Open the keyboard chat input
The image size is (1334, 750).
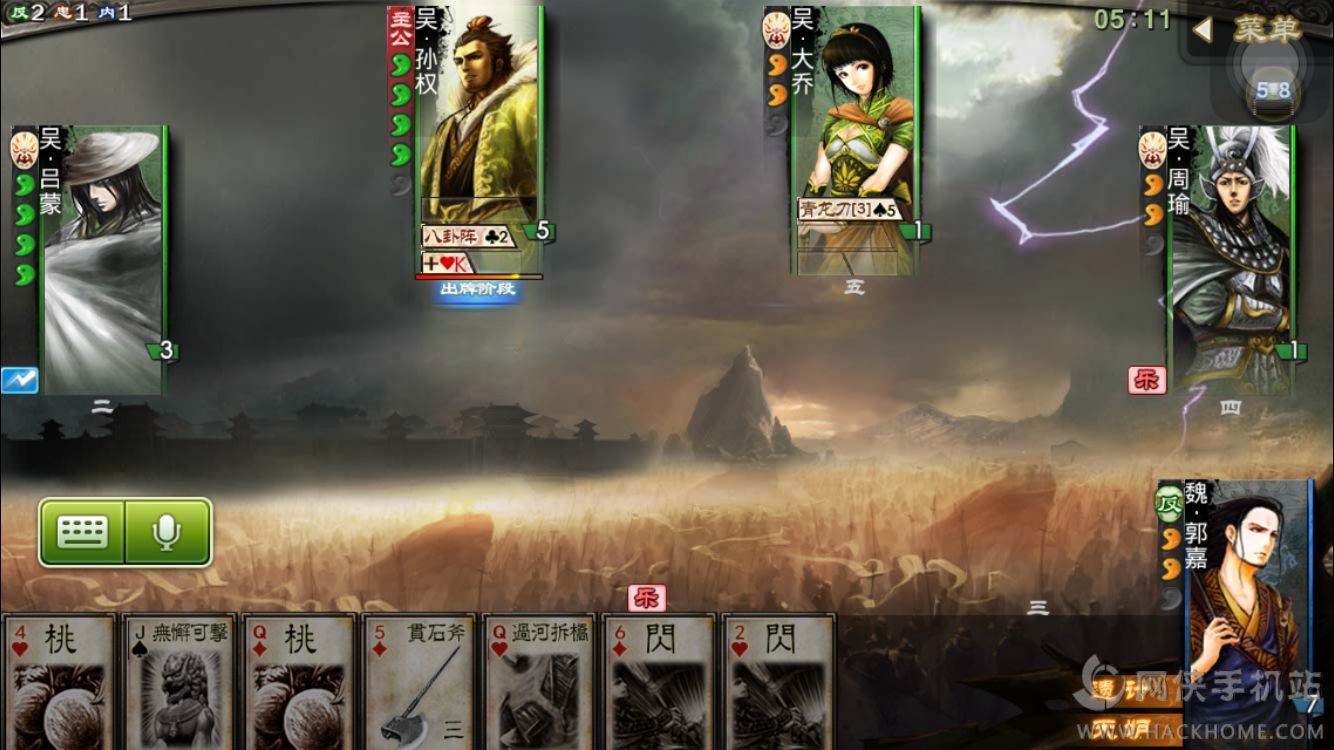(x=82, y=532)
